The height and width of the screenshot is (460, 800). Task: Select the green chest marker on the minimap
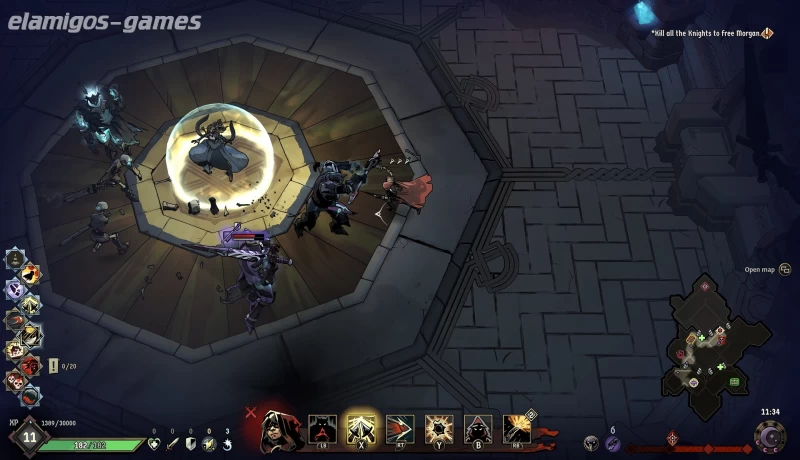point(734,381)
